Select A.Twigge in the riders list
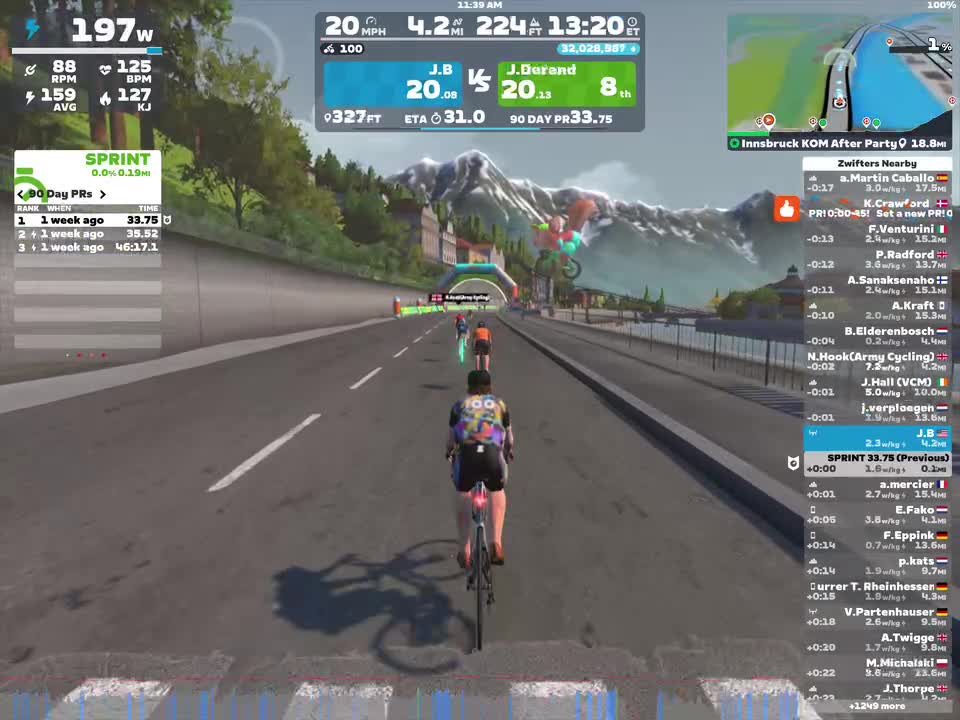This screenshot has width=960, height=720. coord(877,643)
